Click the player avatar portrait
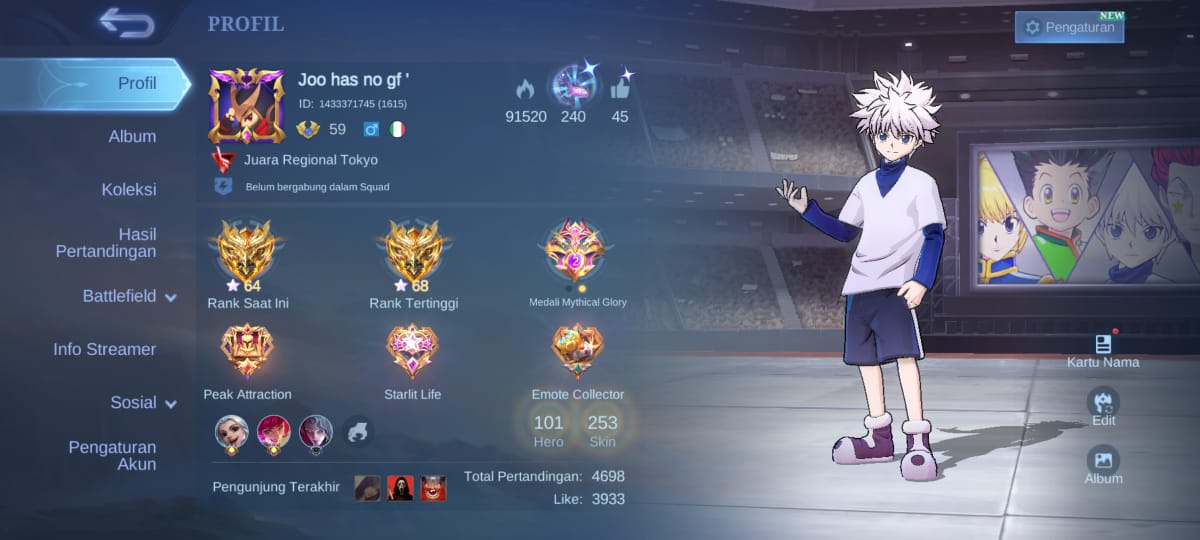Viewport: 1200px width, 540px height. coord(246,106)
